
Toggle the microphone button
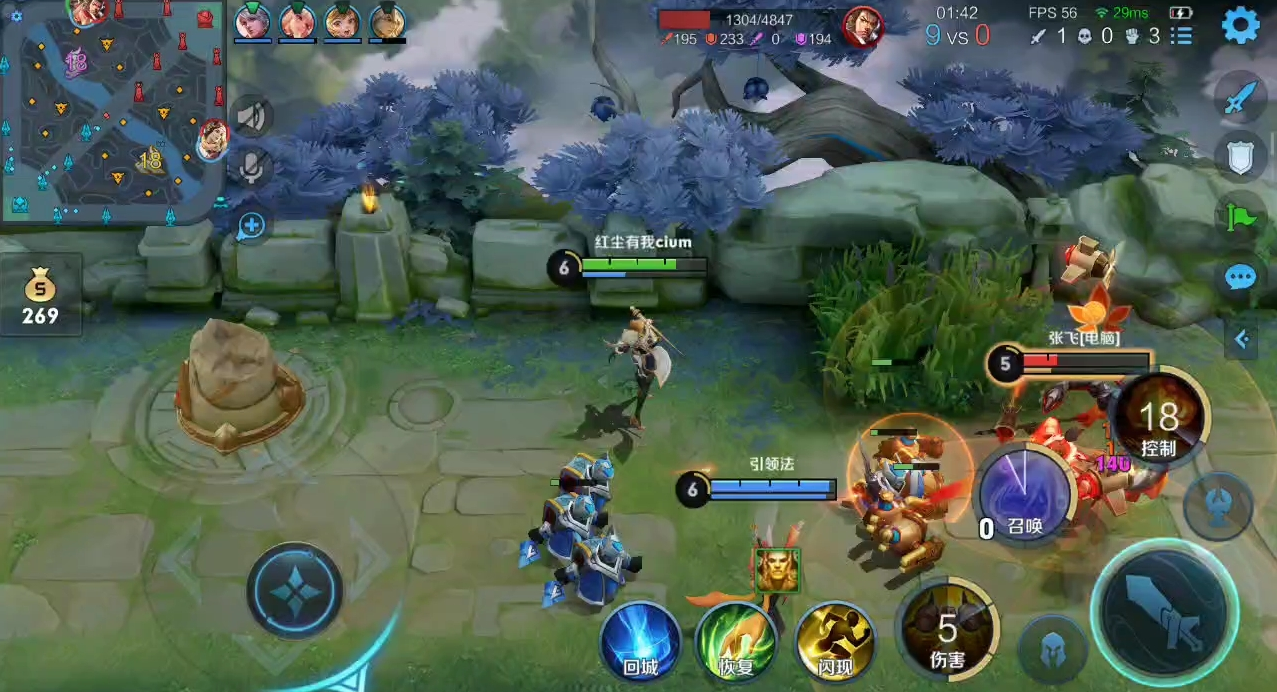[x=251, y=167]
